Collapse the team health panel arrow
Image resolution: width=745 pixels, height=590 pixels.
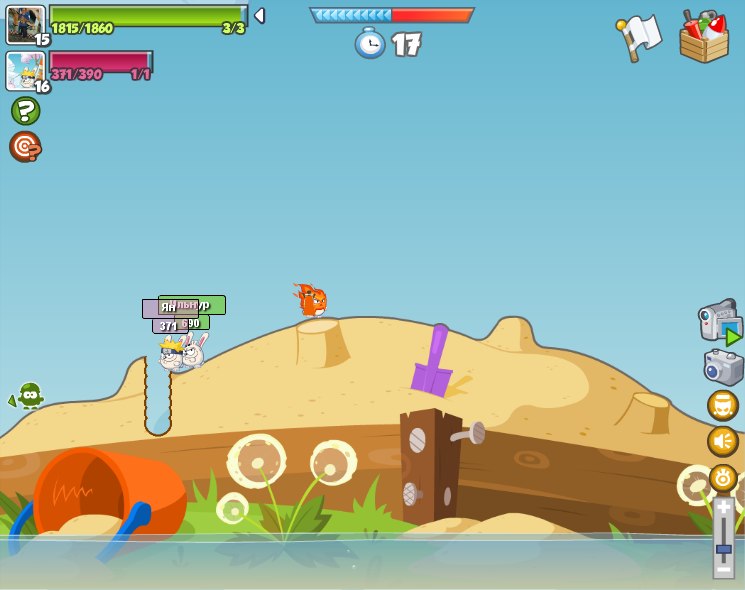(259, 16)
